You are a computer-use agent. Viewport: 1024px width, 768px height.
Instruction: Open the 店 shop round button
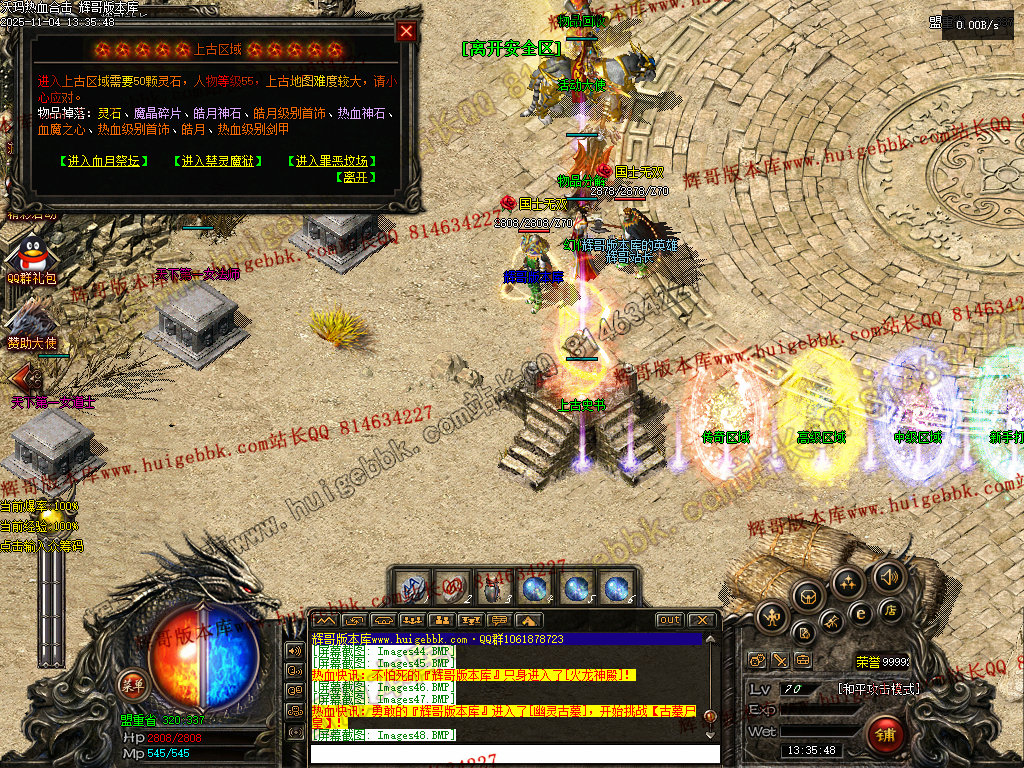click(889, 610)
